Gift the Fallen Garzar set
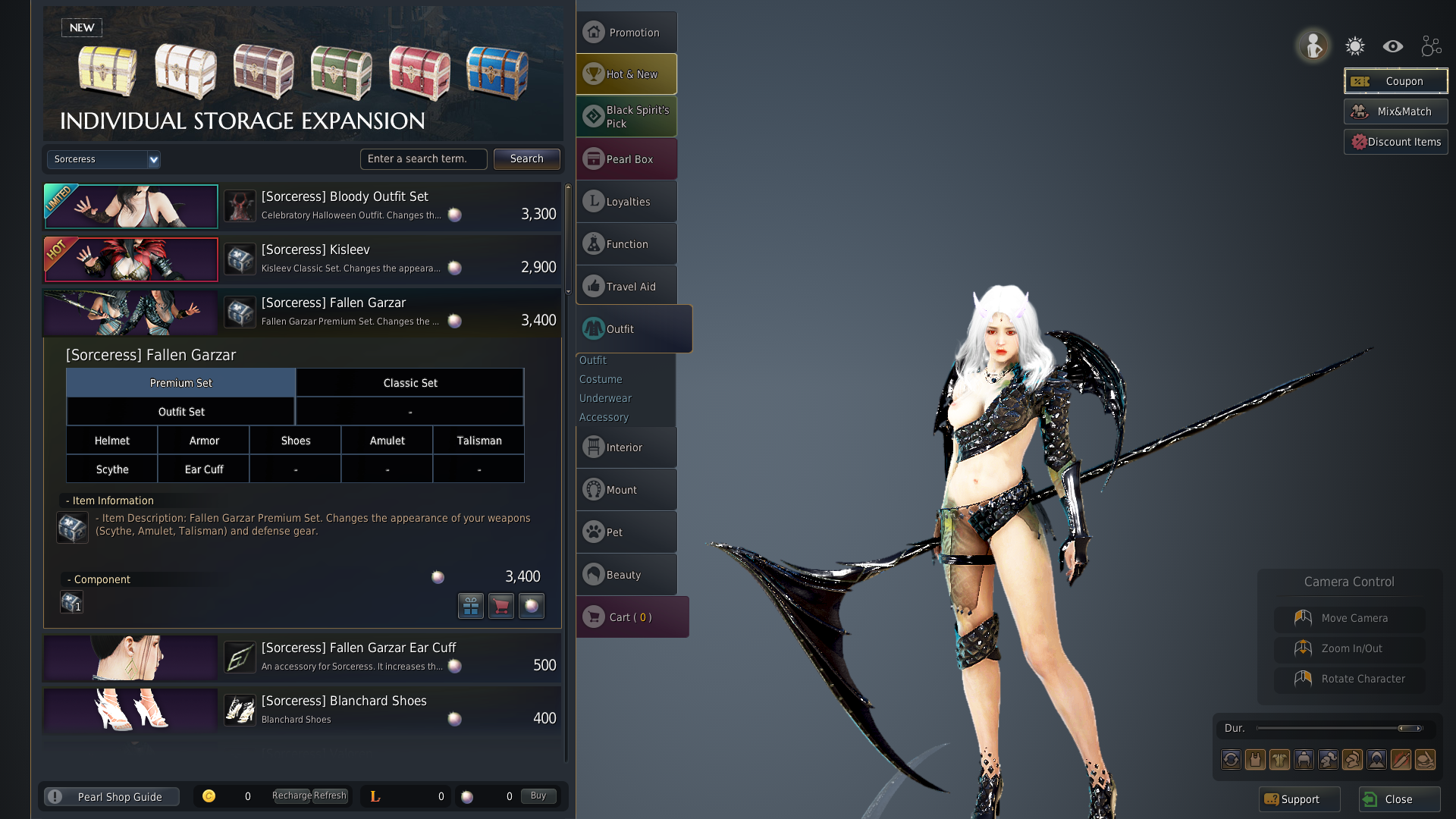Image resolution: width=1456 pixels, height=819 pixels. 471,606
